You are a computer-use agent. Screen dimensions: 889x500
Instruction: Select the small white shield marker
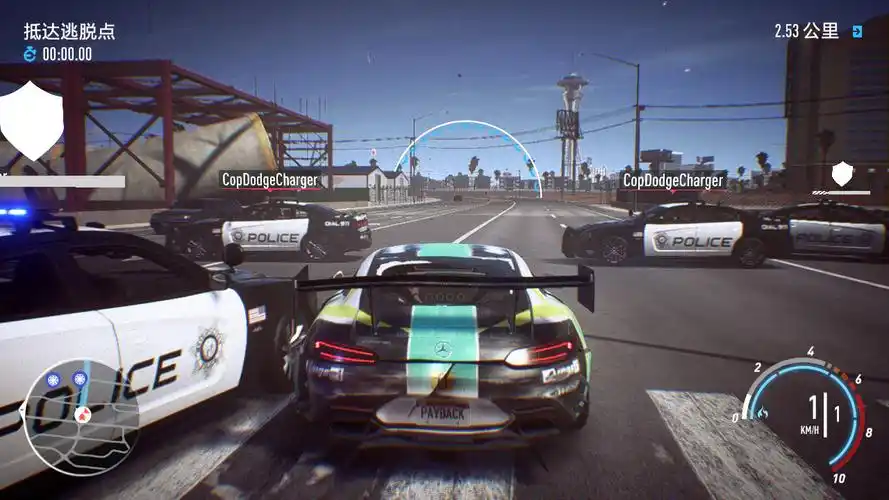click(x=842, y=174)
